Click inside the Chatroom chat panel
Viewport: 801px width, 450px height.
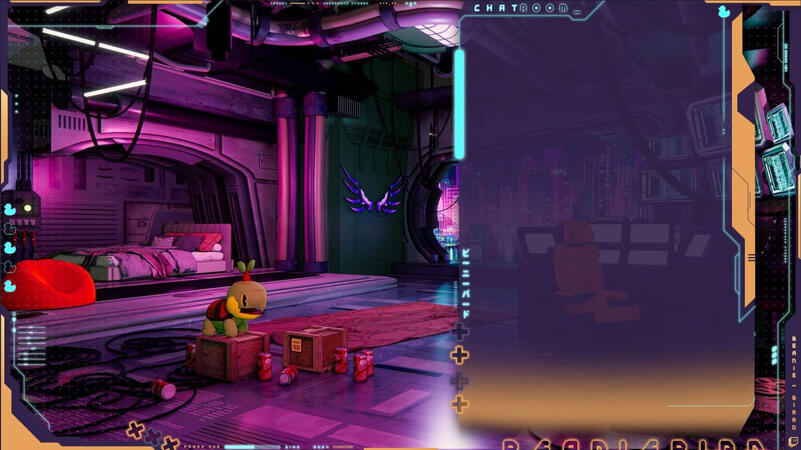(600, 220)
